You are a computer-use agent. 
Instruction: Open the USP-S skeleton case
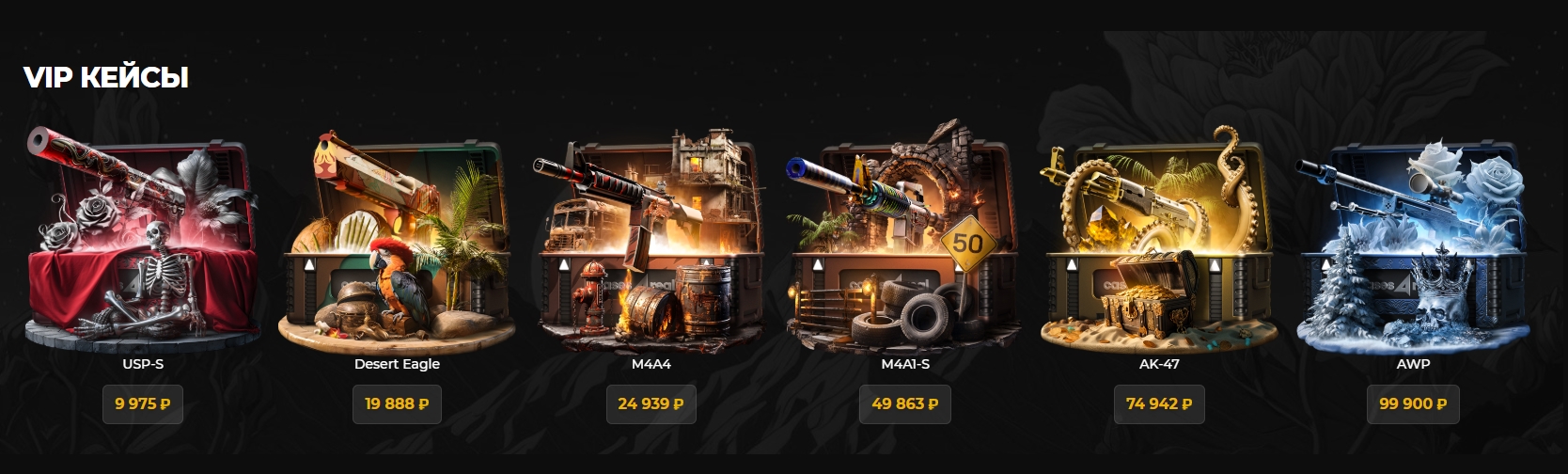[x=143, y=240]
